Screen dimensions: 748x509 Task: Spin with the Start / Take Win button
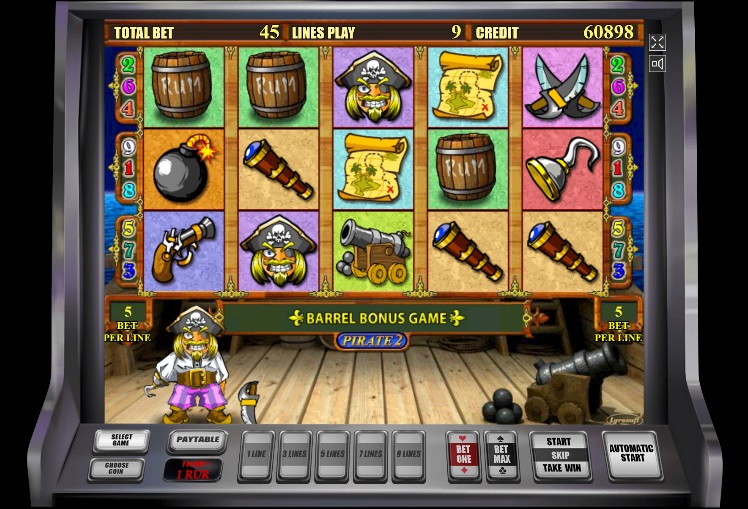click(559, 455)
